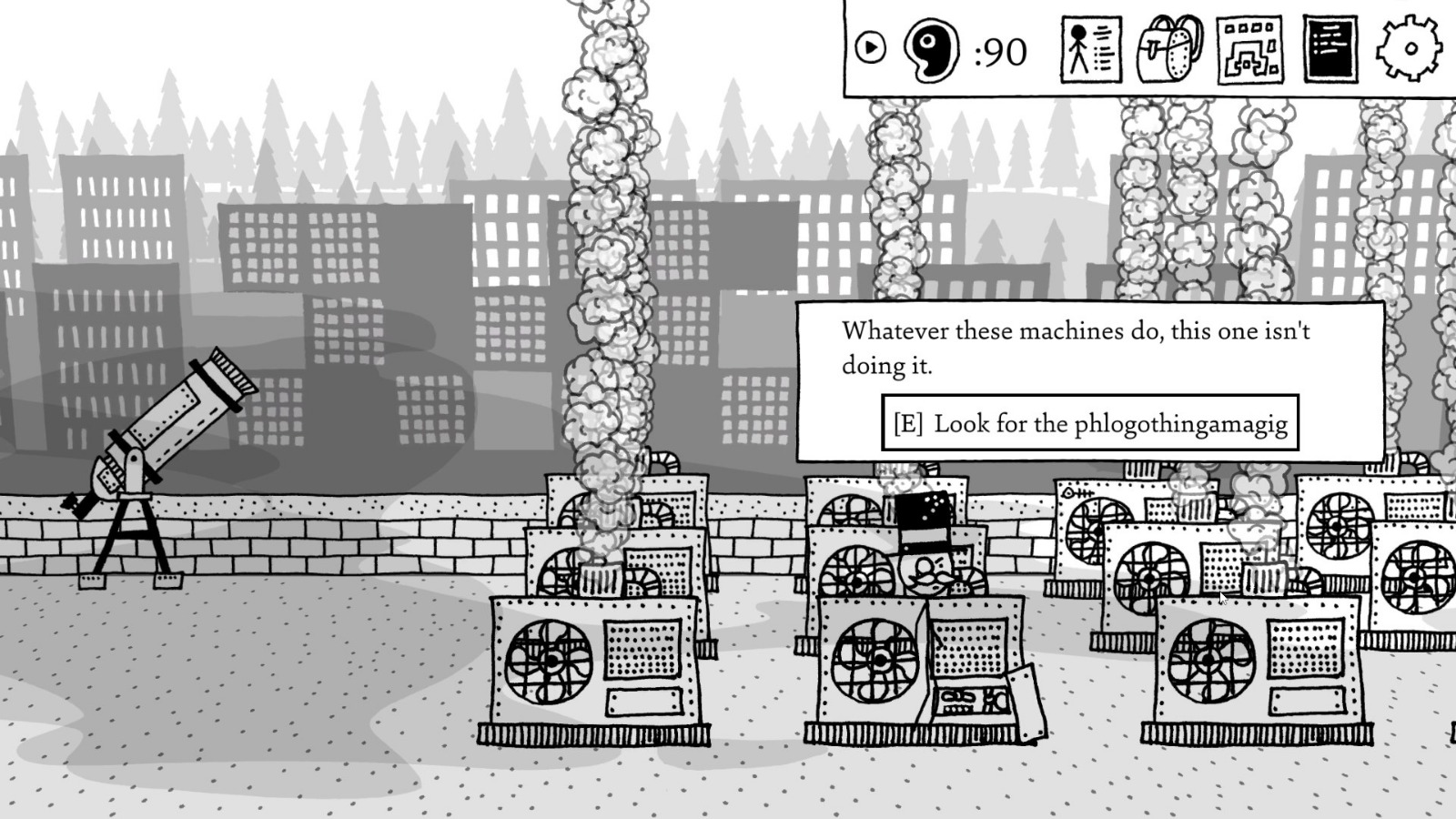Open the backpack inventory icon
This screenshot has height=819, width=1456.
(x=1168, y=52)
